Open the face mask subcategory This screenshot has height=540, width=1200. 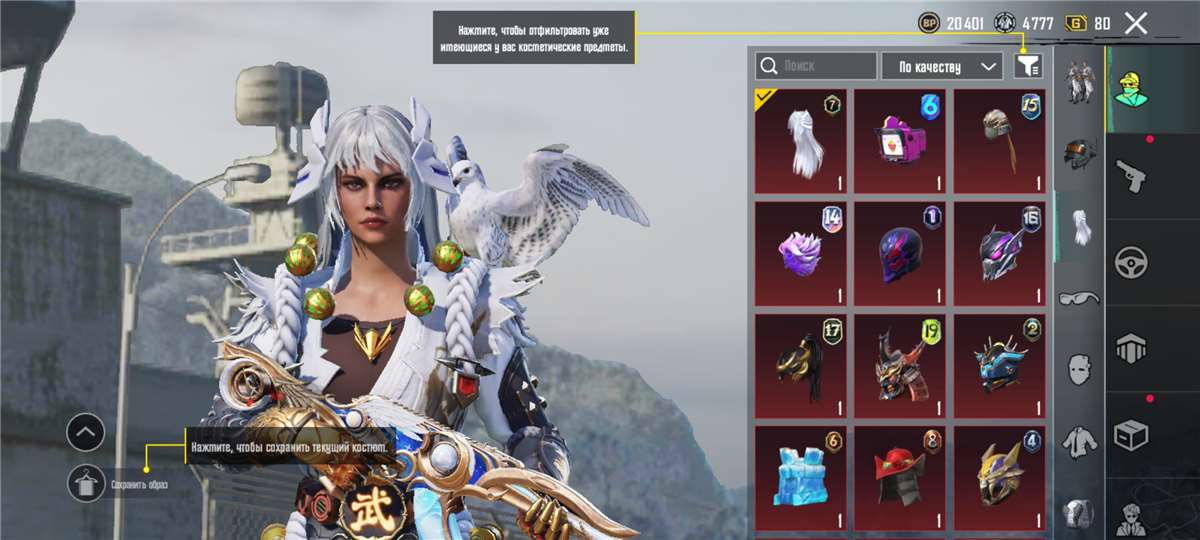pyautogui.click(x=1079, y=368)
